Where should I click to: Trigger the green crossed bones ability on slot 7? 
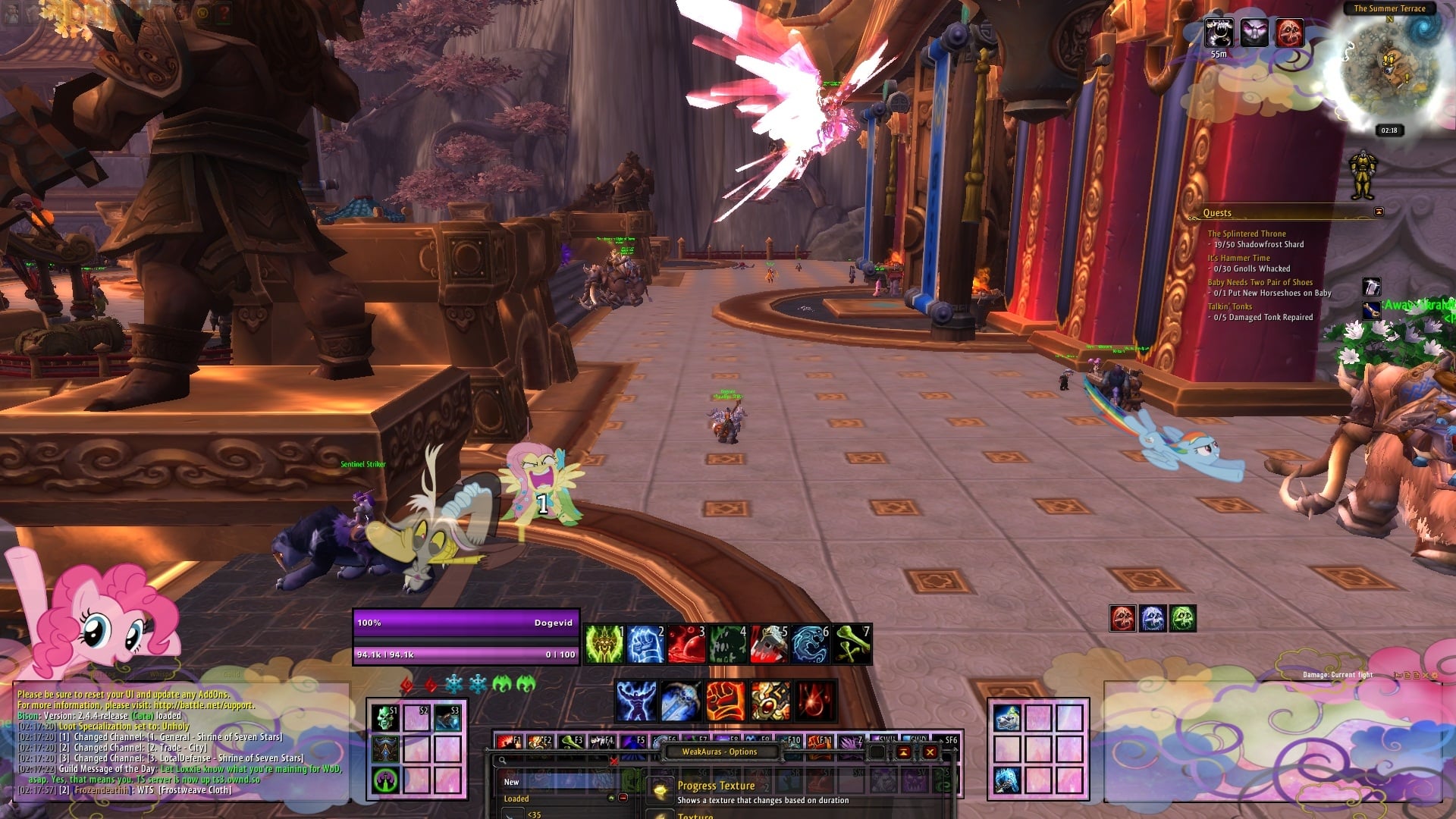[851, 644]
